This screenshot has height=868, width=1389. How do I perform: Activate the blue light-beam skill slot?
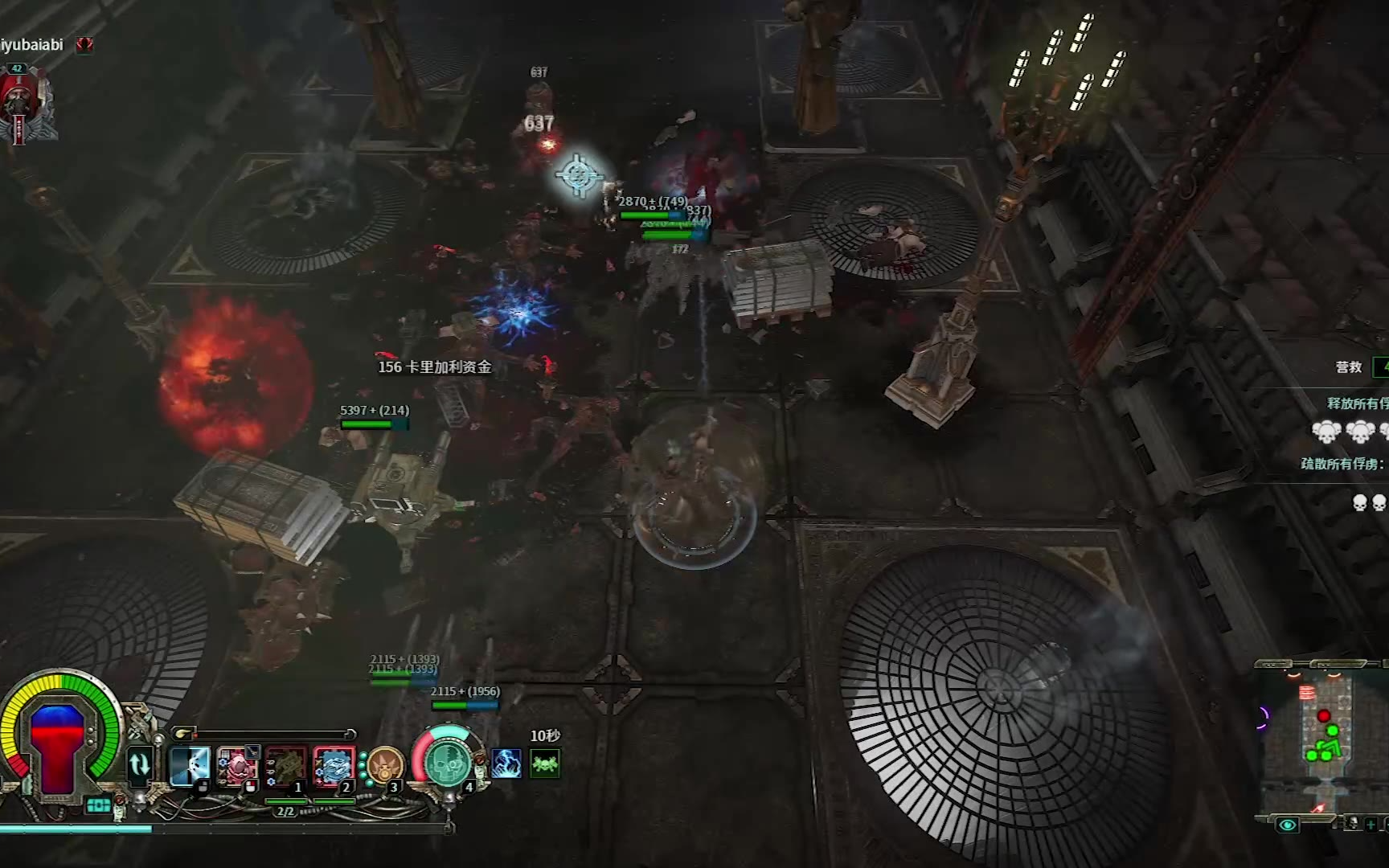tap(191, 765)
